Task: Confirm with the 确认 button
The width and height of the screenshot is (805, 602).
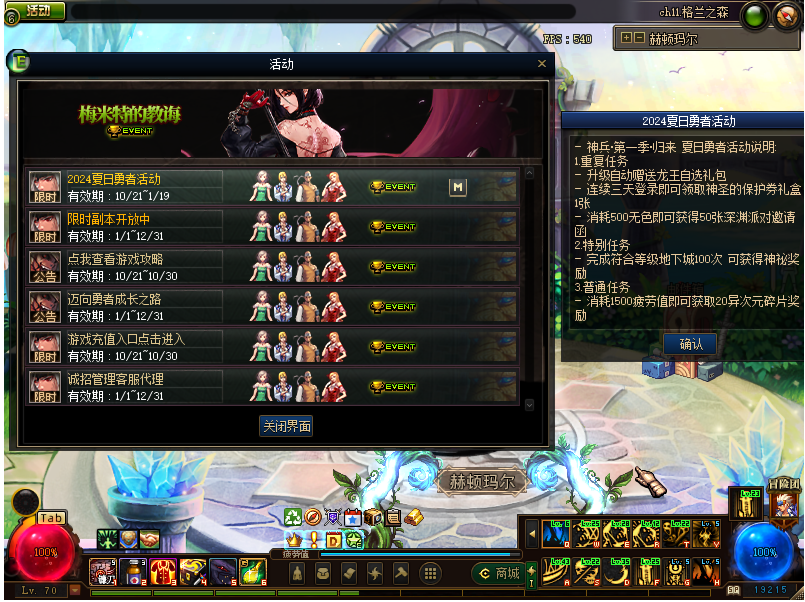Action: [x=690, y=344]
